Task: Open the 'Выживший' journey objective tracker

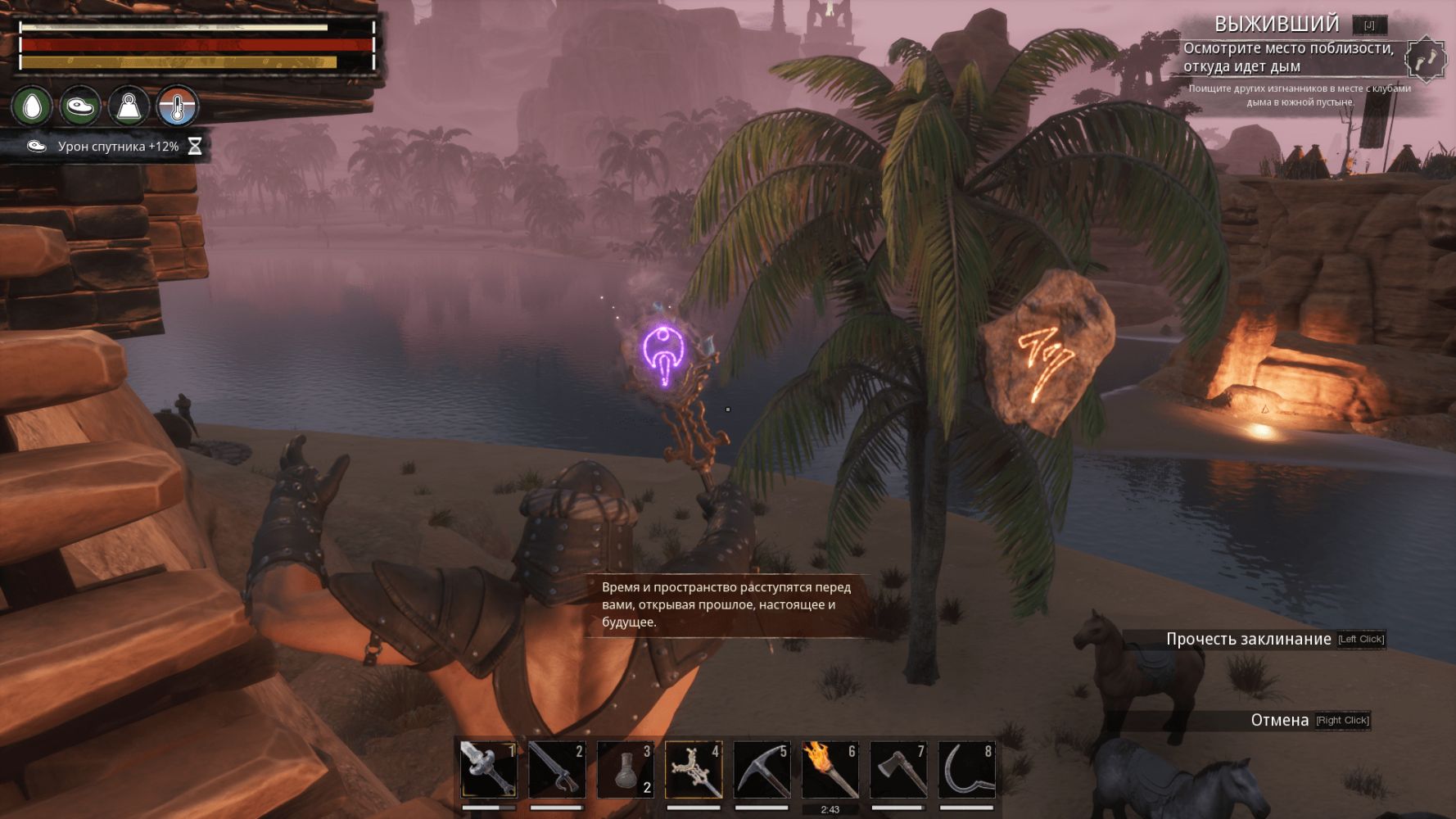Action: (x=1276, y=25)
